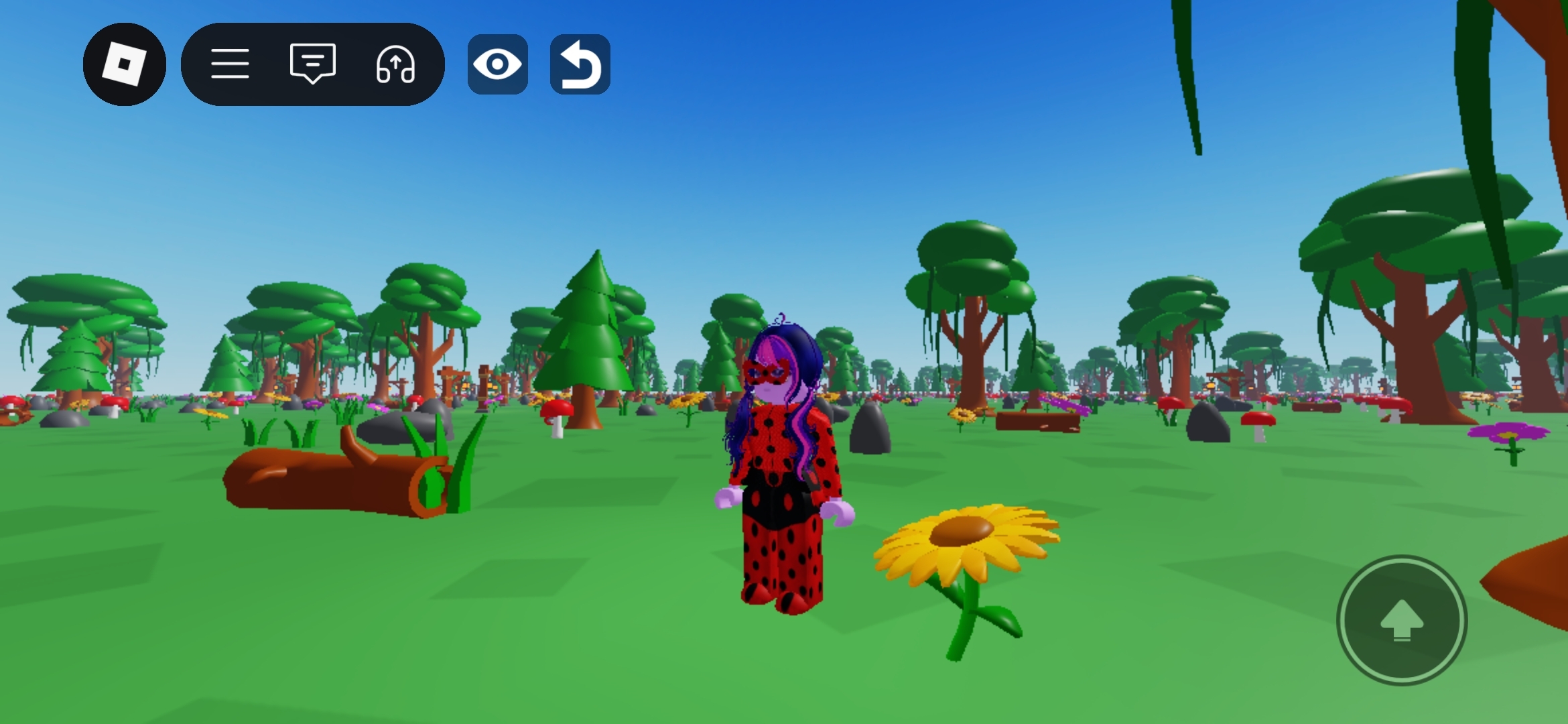Toggle UI visibility with the eye button
Screen dimensions: 1568x724
(497, 64)
